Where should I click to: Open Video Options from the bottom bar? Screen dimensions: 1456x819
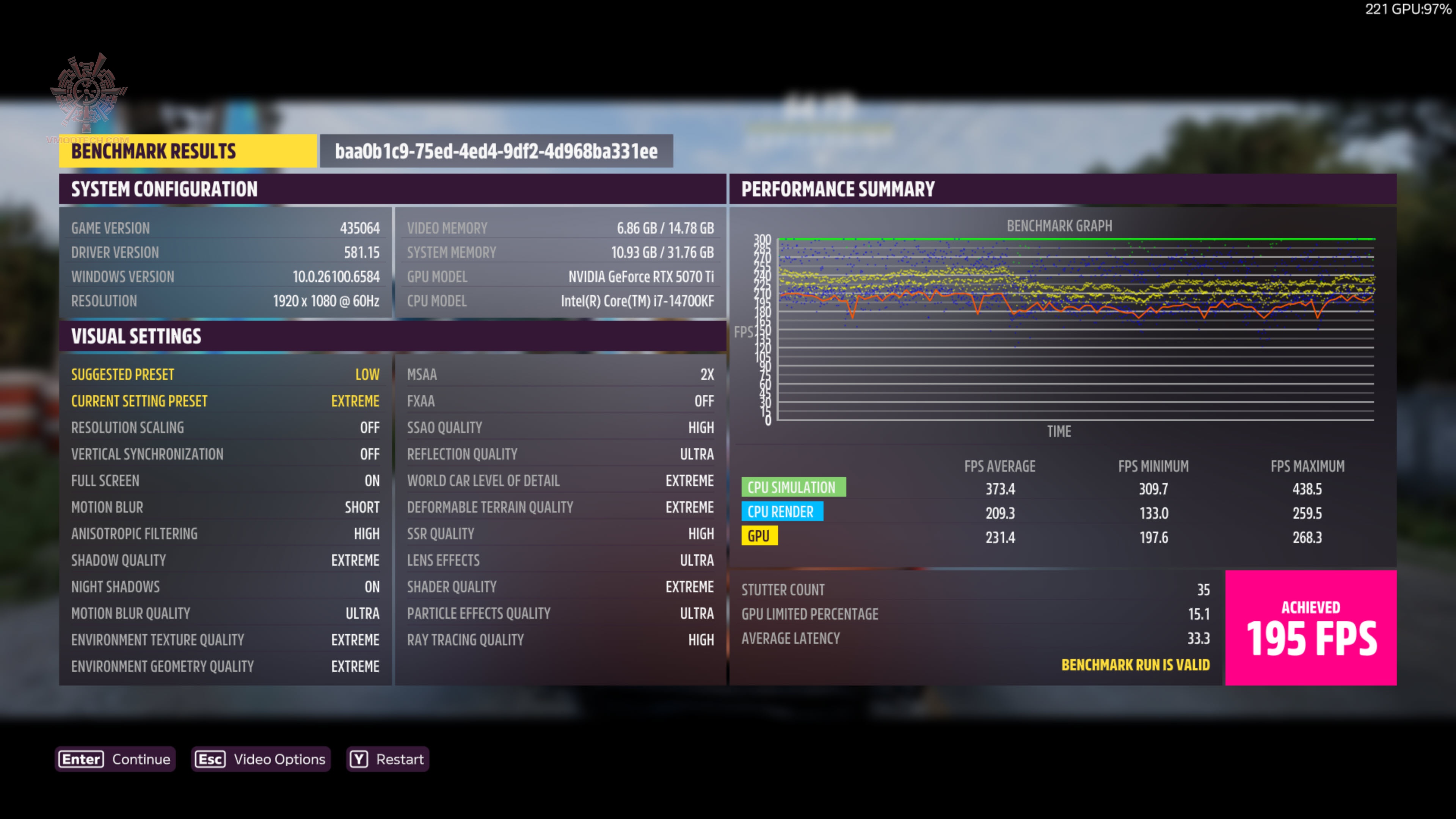point(260,759)
